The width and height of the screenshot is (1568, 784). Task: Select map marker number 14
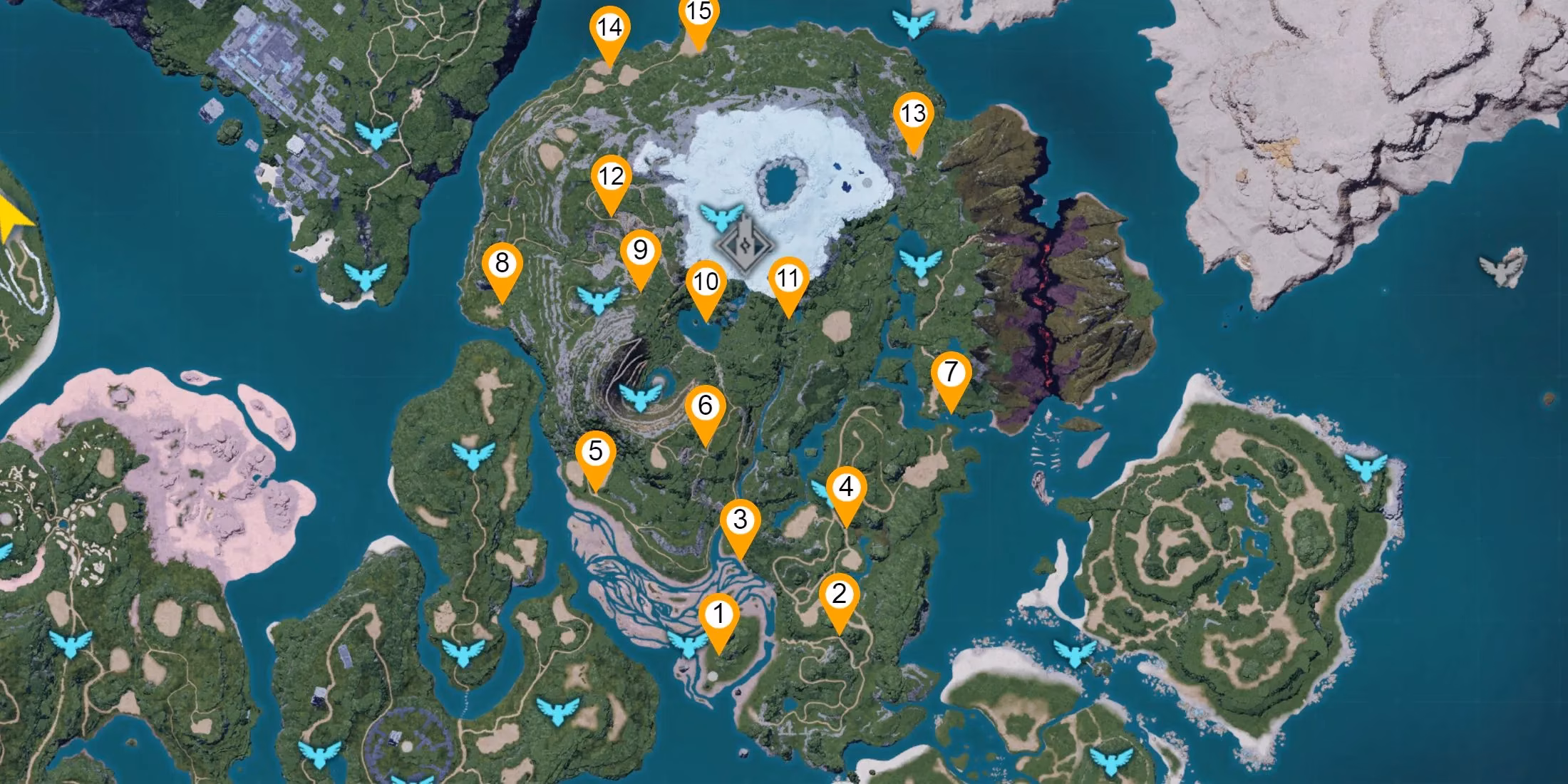609,29
